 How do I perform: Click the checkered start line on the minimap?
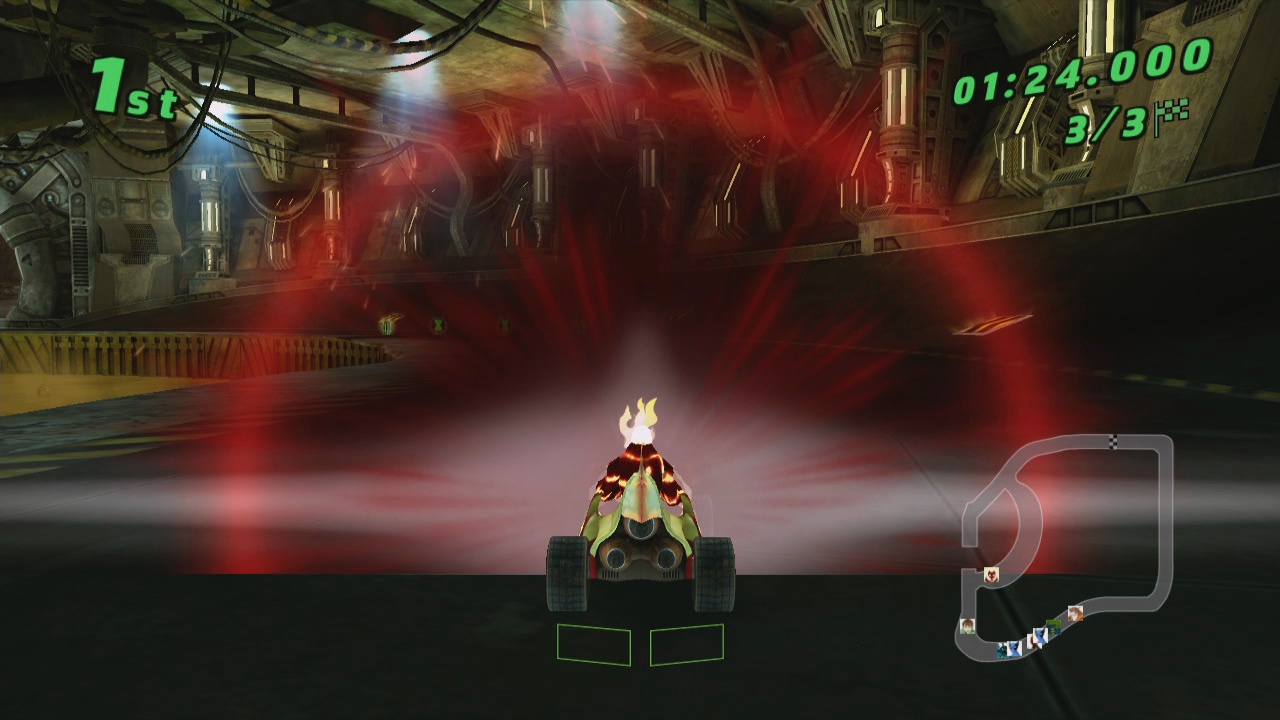tap(1113, 442)
